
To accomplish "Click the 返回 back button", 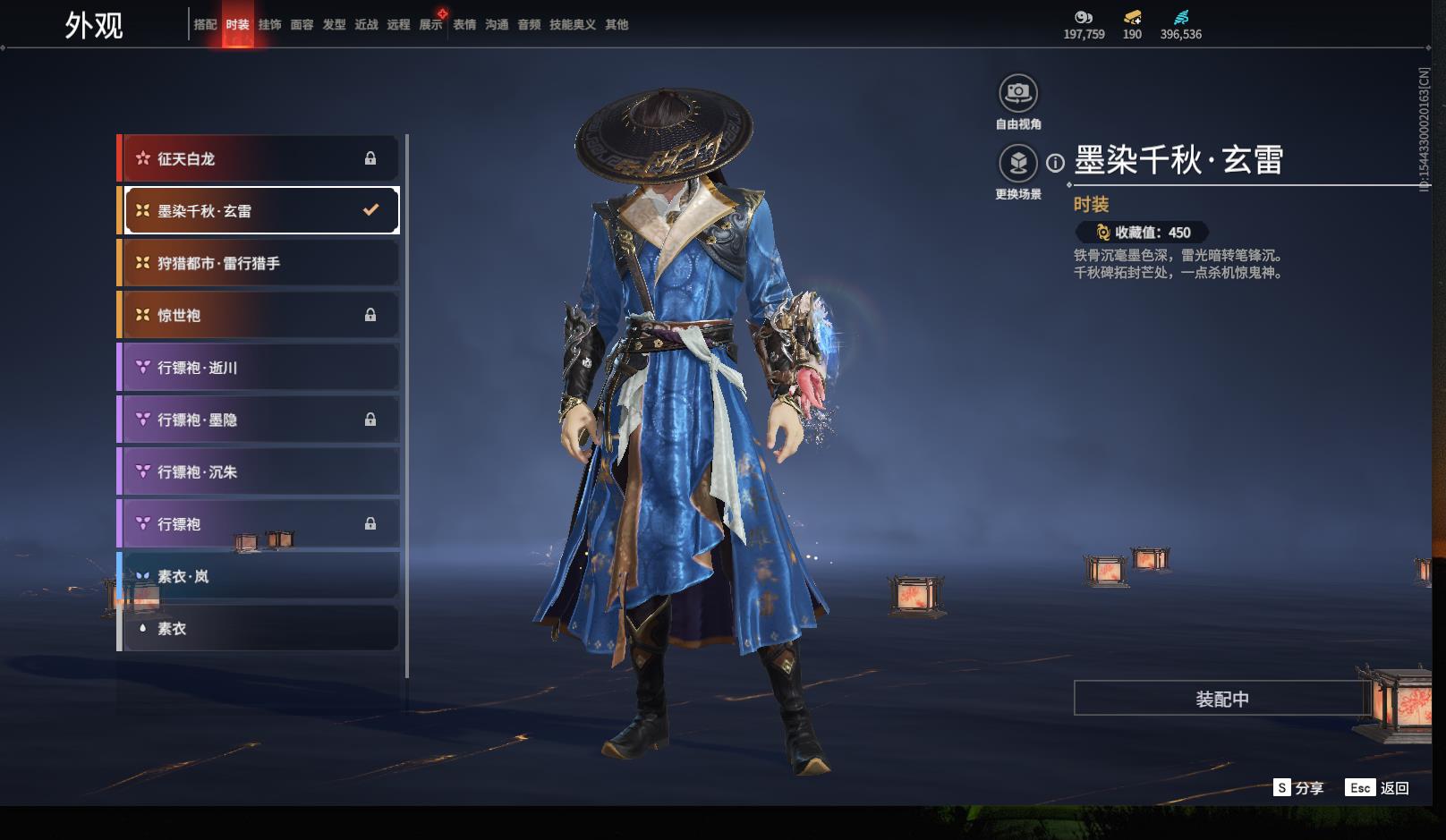I will 1382,787.
